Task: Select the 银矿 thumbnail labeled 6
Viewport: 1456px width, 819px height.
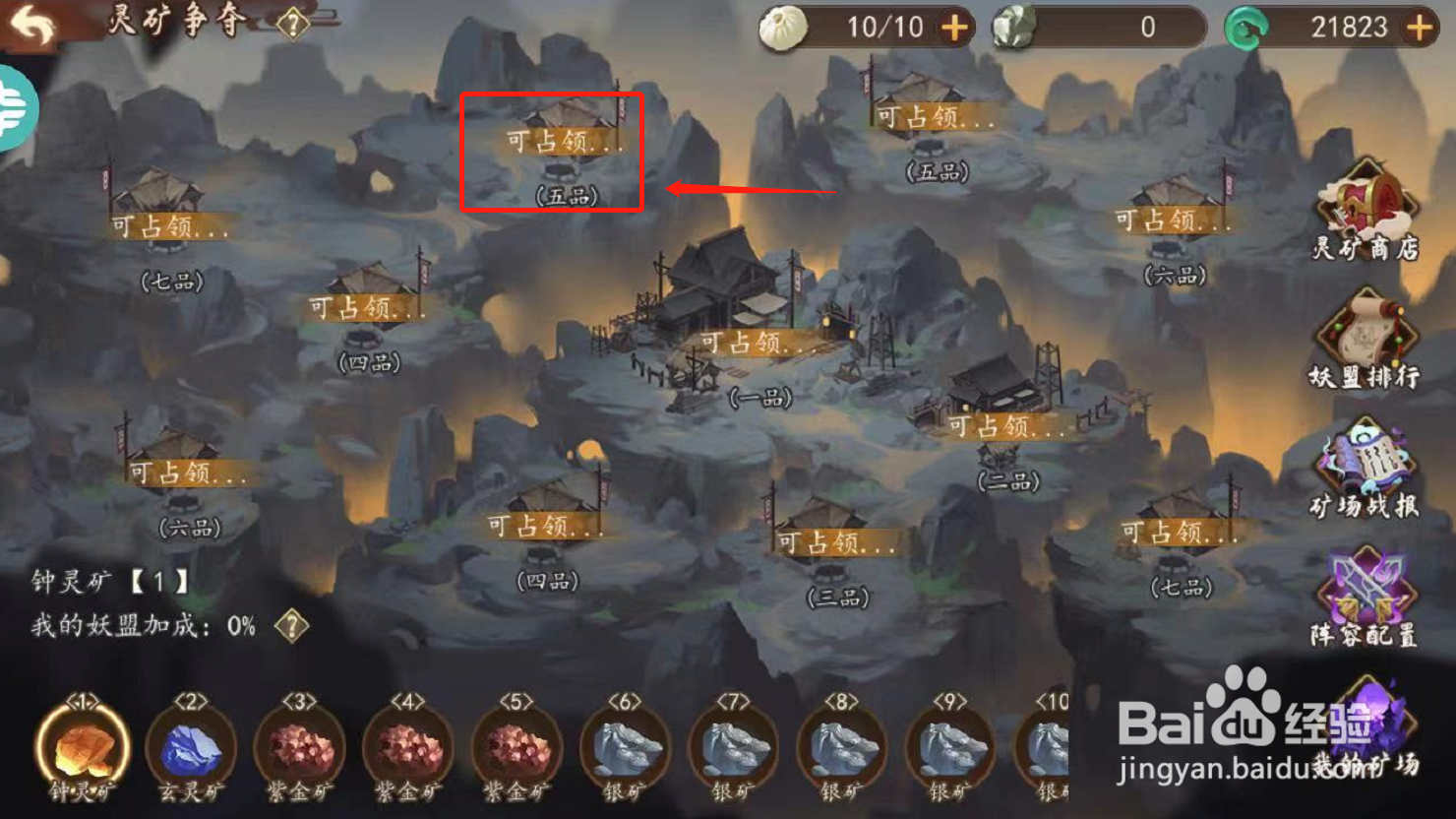Action: click(x=626, y=750)
